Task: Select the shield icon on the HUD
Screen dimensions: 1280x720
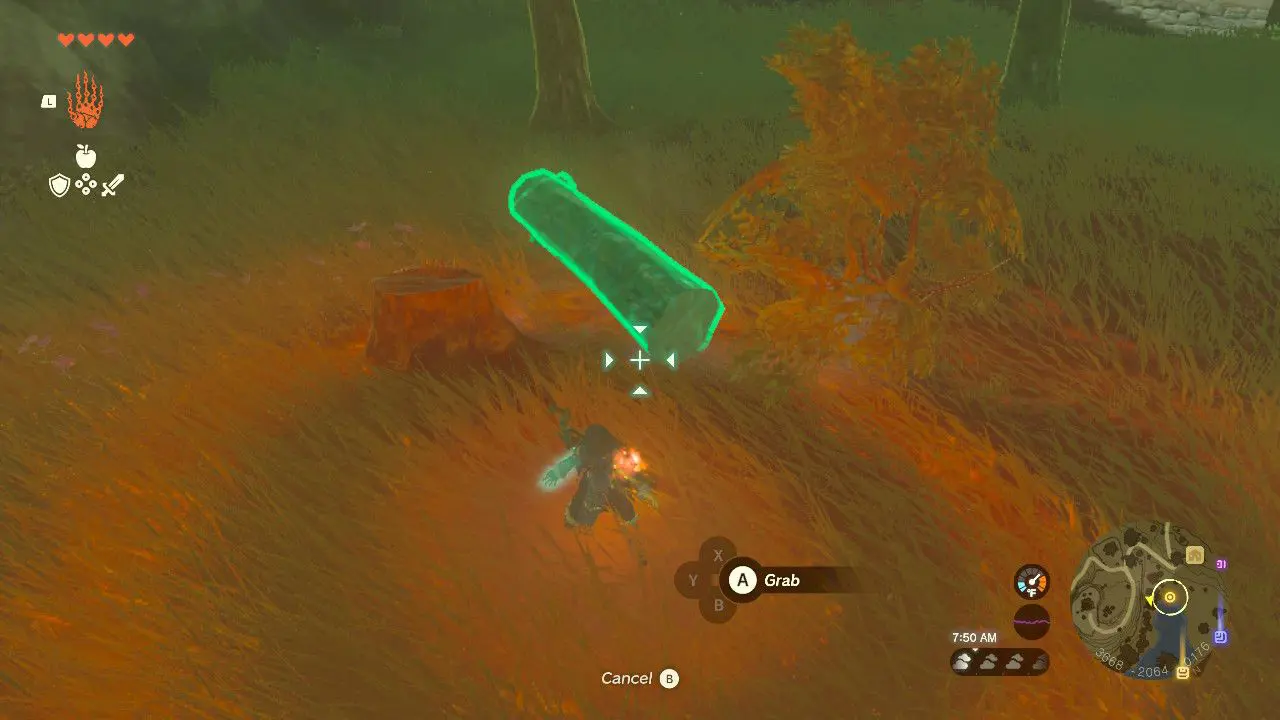Action: [x=60, y=185]
